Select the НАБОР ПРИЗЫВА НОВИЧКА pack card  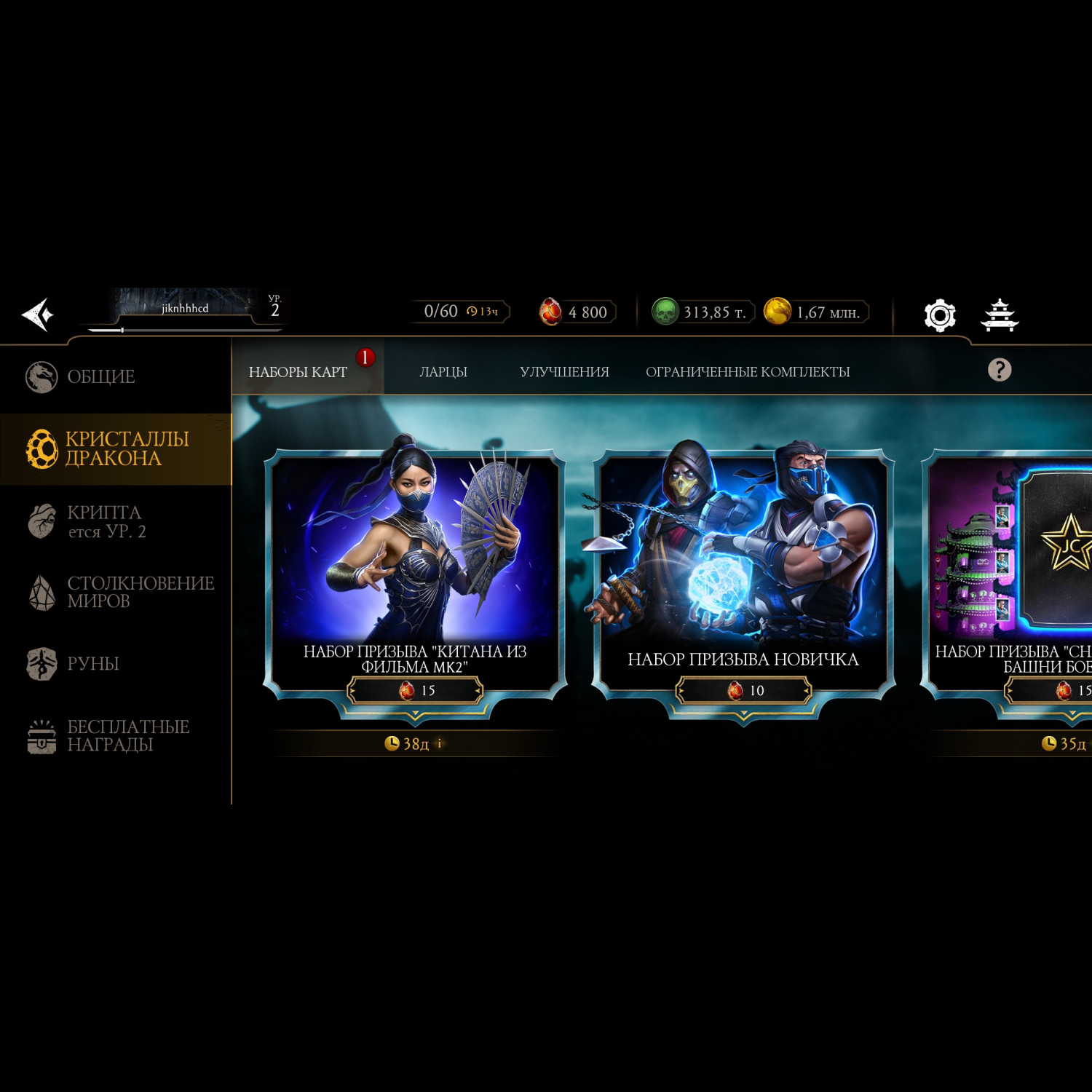[743, 553]
